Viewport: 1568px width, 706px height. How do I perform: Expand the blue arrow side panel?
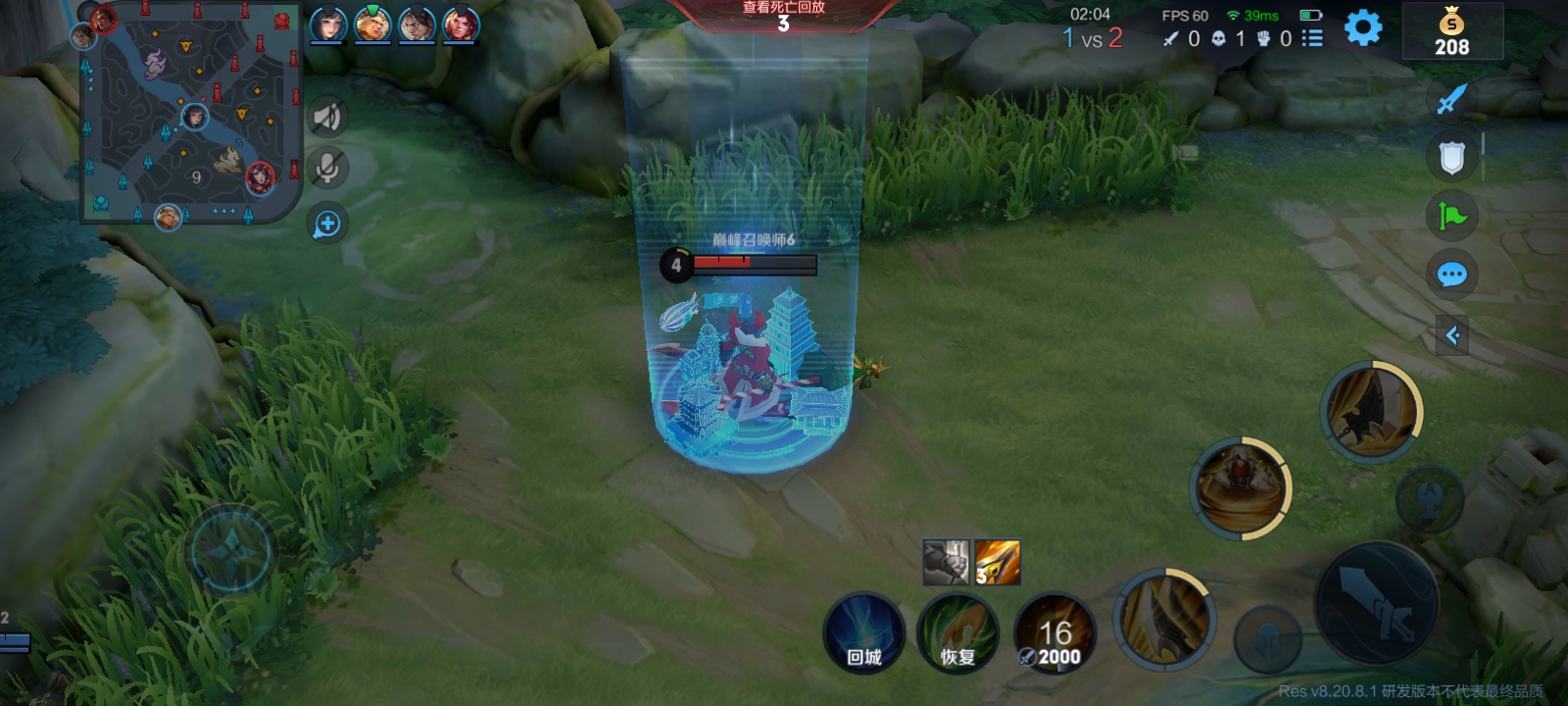(1452, 336)
